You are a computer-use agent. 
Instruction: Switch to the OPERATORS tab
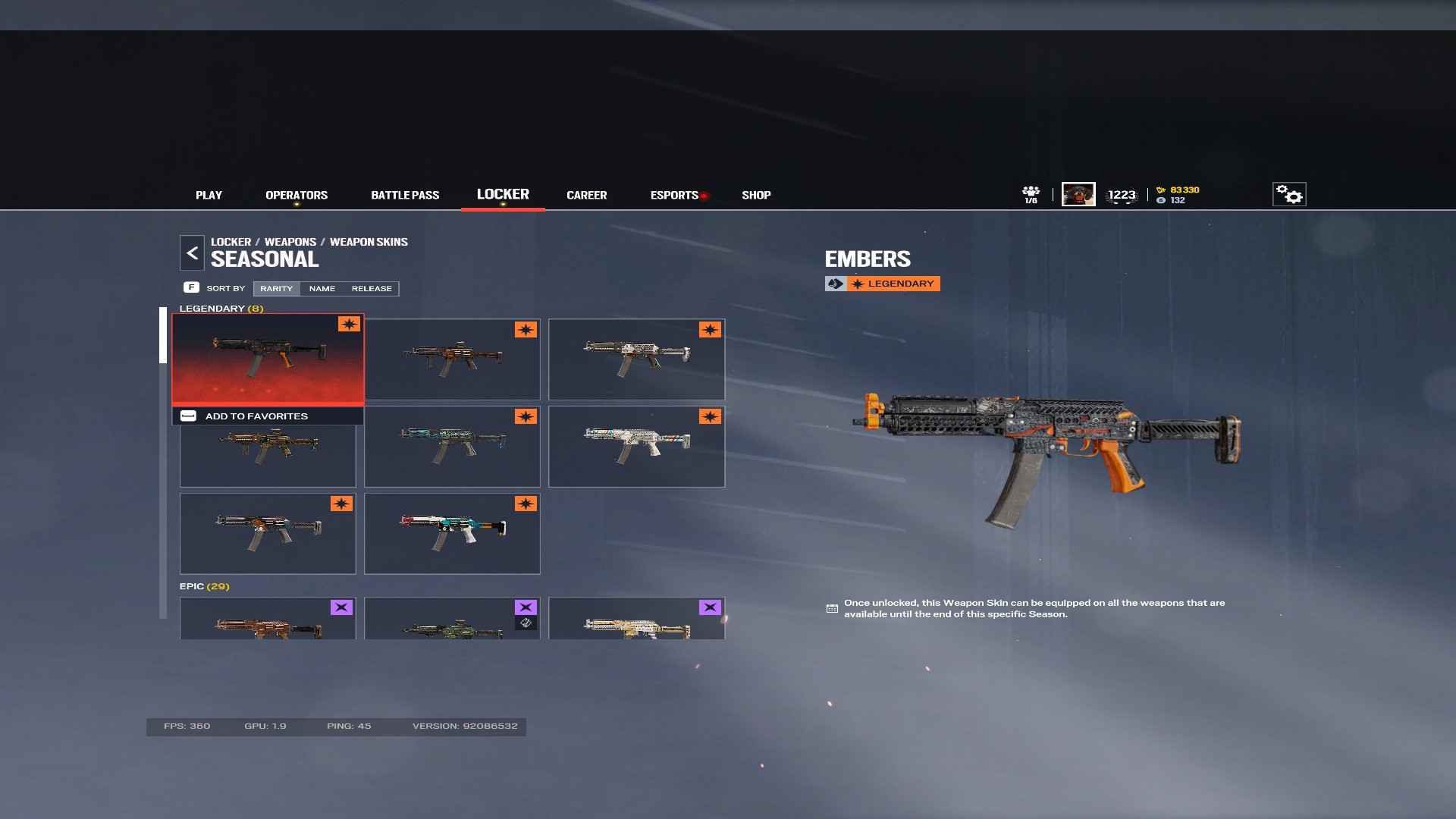pyautogui.click(x=297, y=195)
